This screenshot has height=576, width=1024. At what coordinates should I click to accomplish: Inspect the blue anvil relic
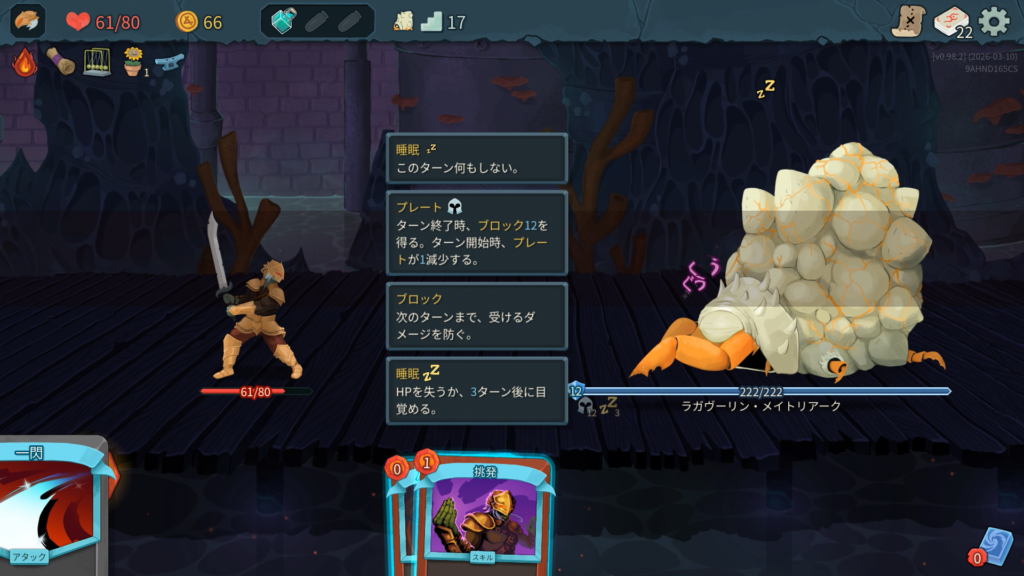[169, 62]
